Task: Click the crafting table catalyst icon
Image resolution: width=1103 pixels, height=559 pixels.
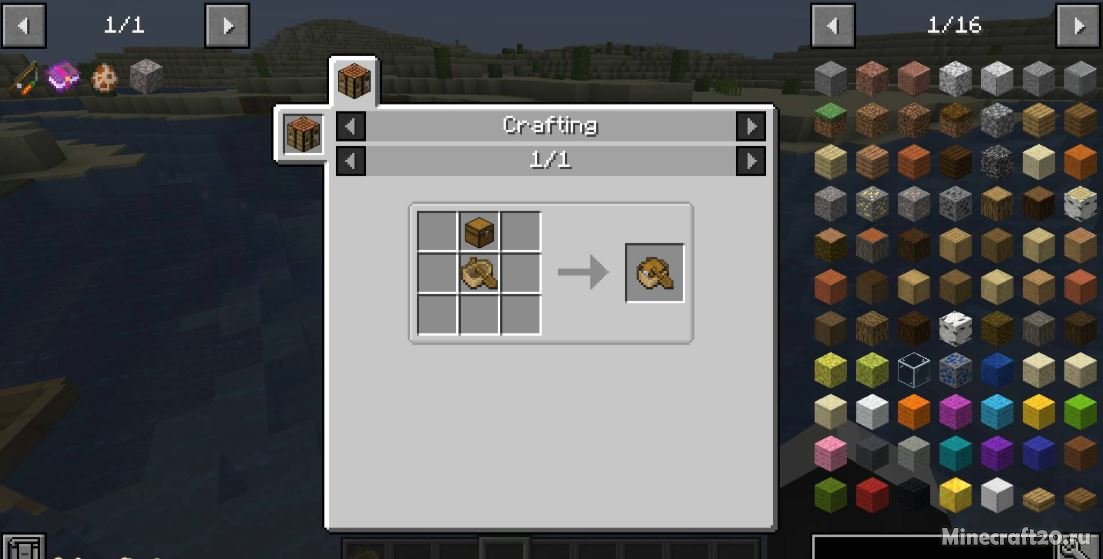Action: [301, 133]
